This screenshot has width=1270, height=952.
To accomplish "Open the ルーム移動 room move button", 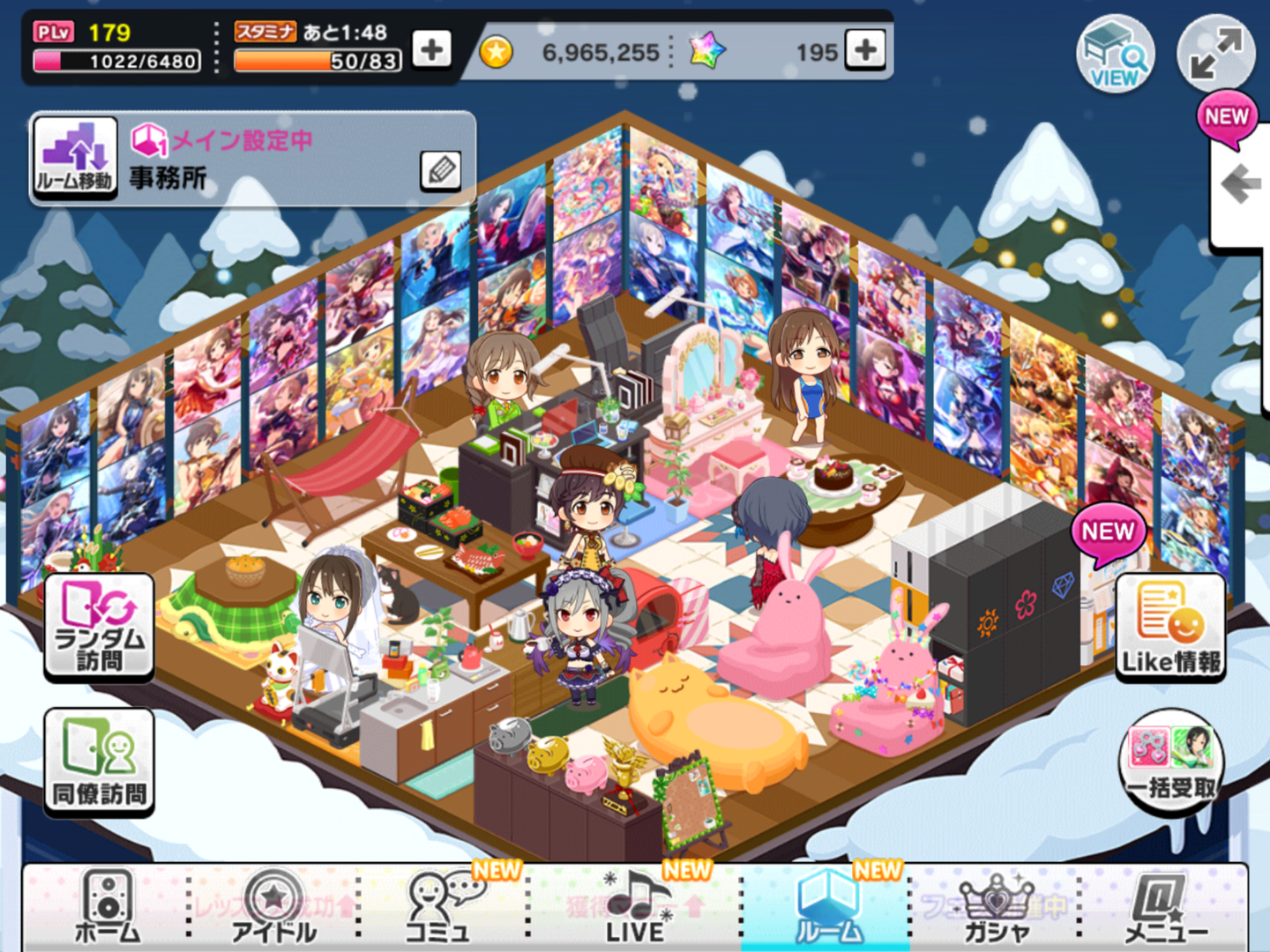I will point(76,159).
